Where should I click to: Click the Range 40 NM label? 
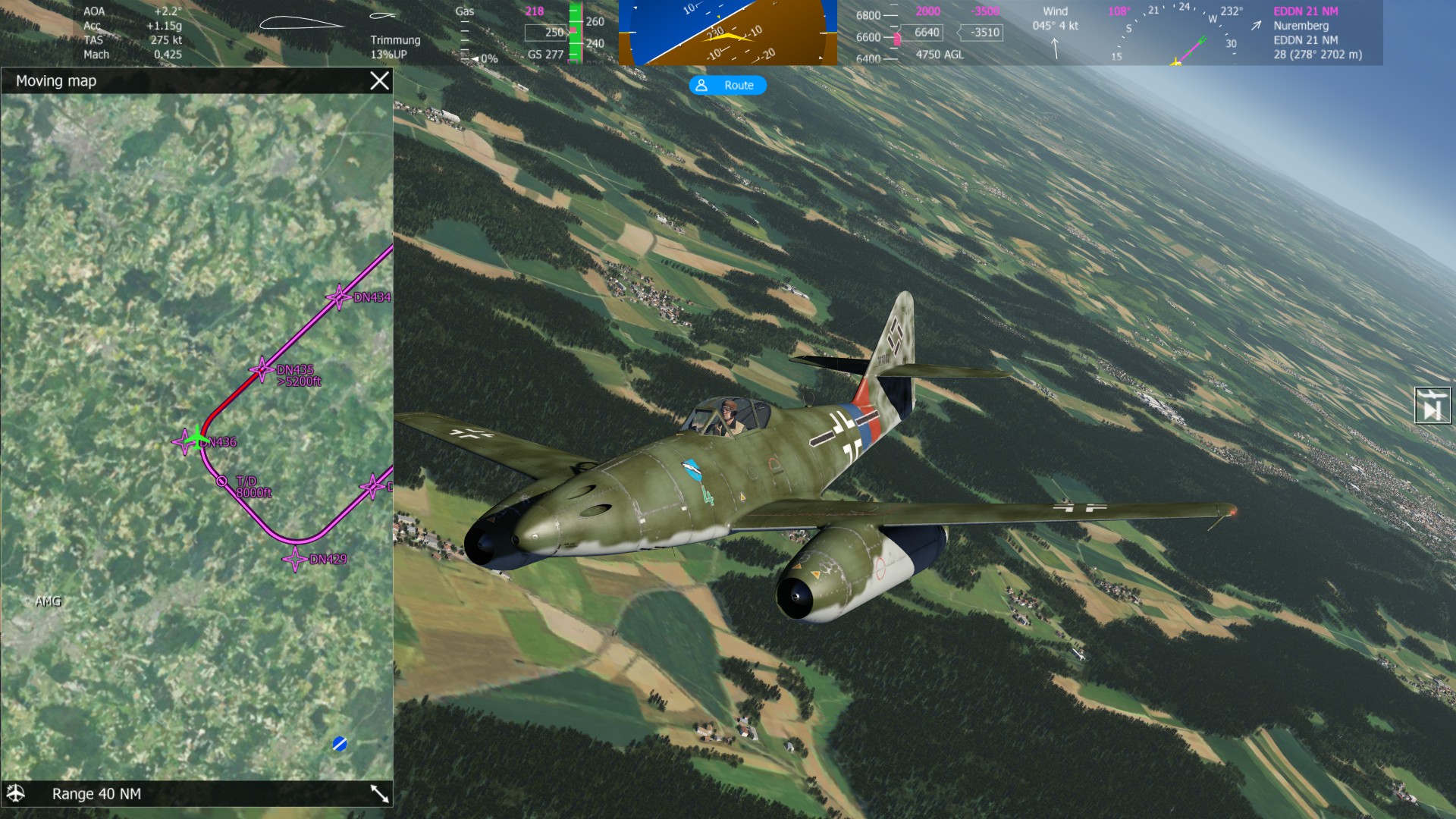[96, 794]
